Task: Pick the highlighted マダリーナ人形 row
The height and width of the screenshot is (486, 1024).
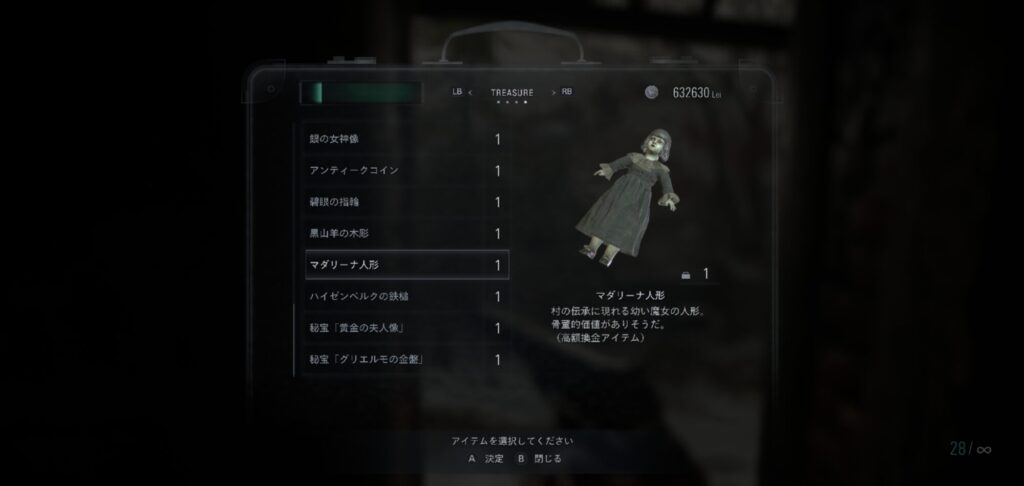Action: 405,265
